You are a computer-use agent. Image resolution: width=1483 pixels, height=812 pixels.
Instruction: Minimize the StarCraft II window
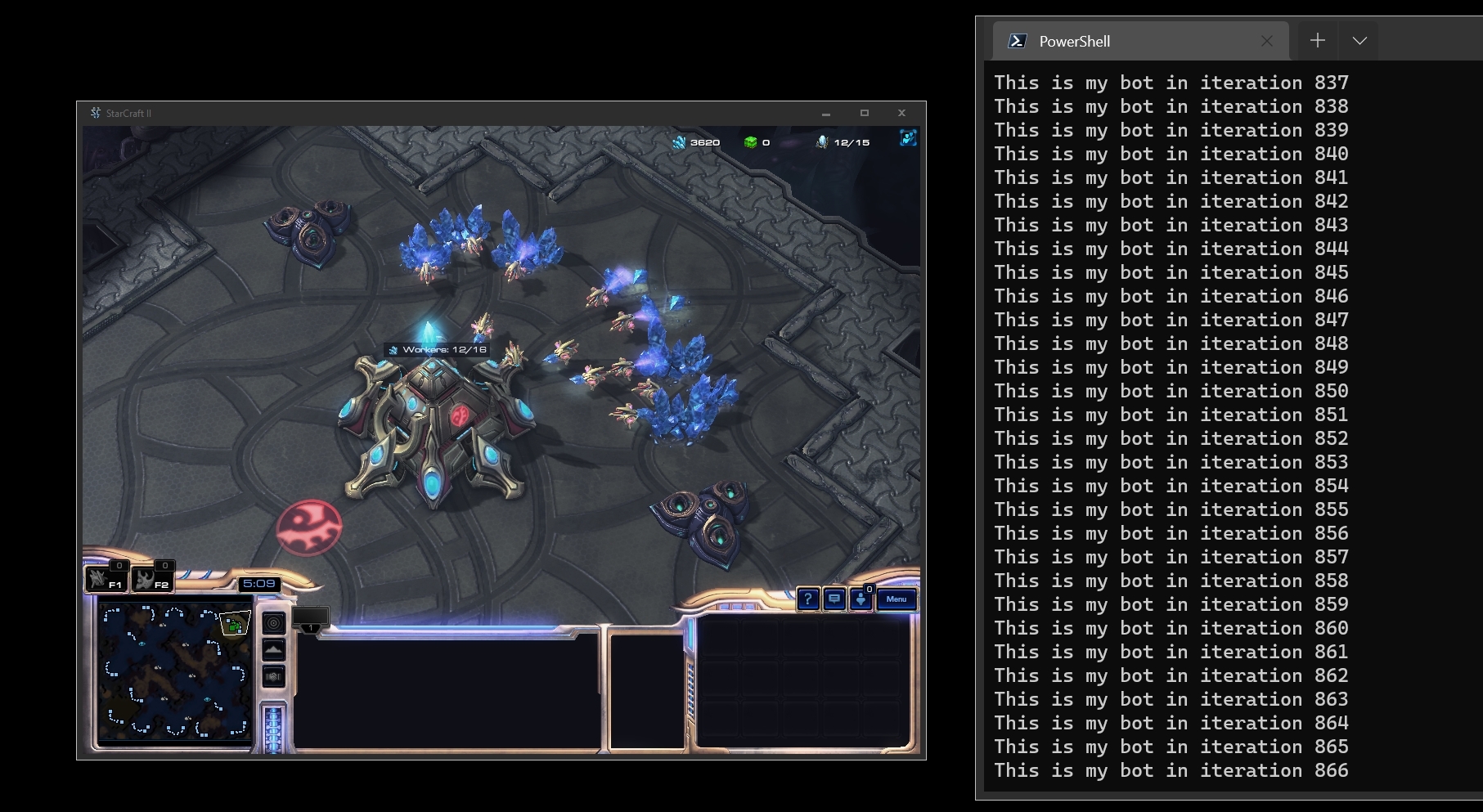(x=826, y=114)
